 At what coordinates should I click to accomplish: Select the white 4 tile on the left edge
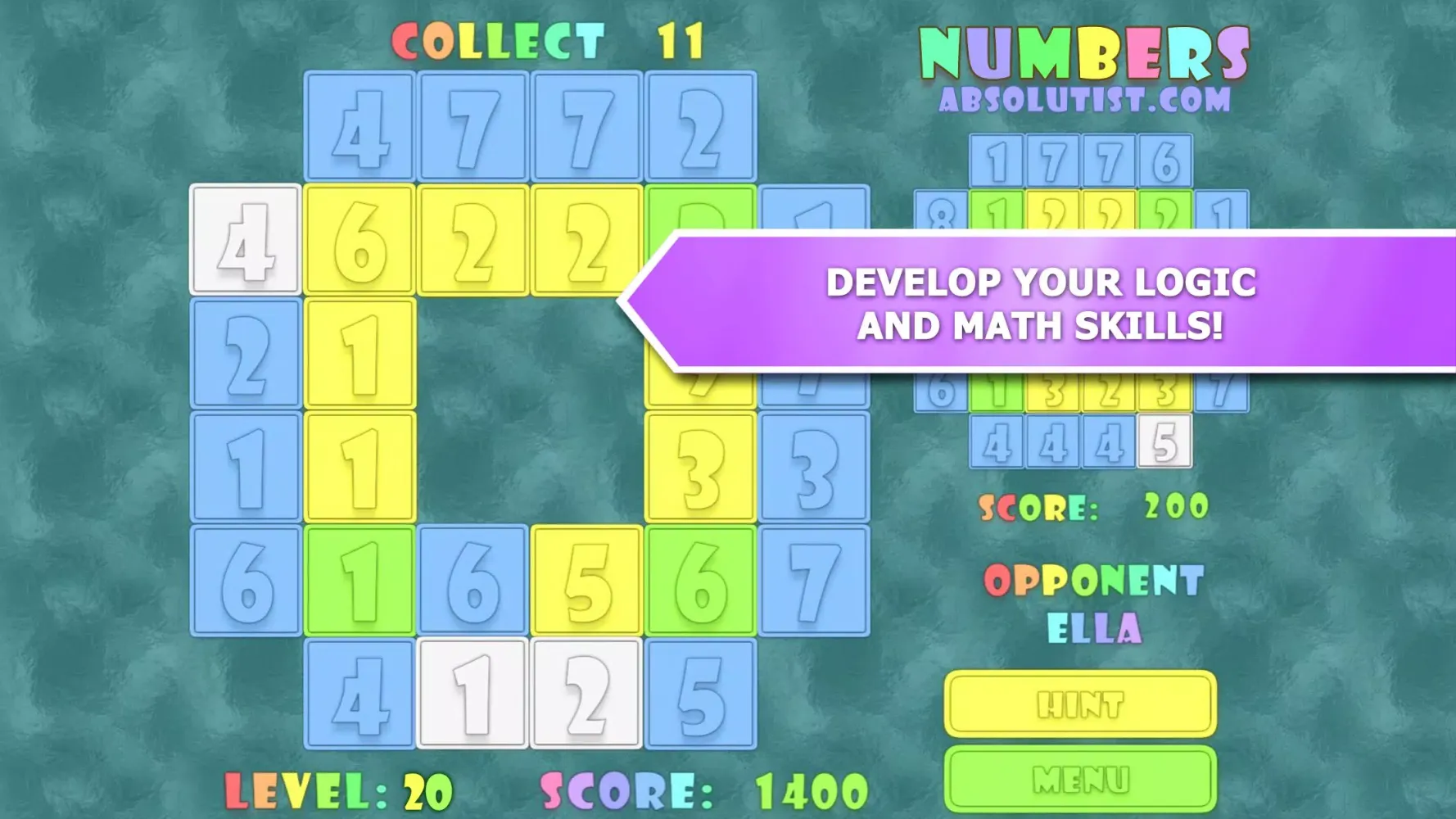[245, 246]
